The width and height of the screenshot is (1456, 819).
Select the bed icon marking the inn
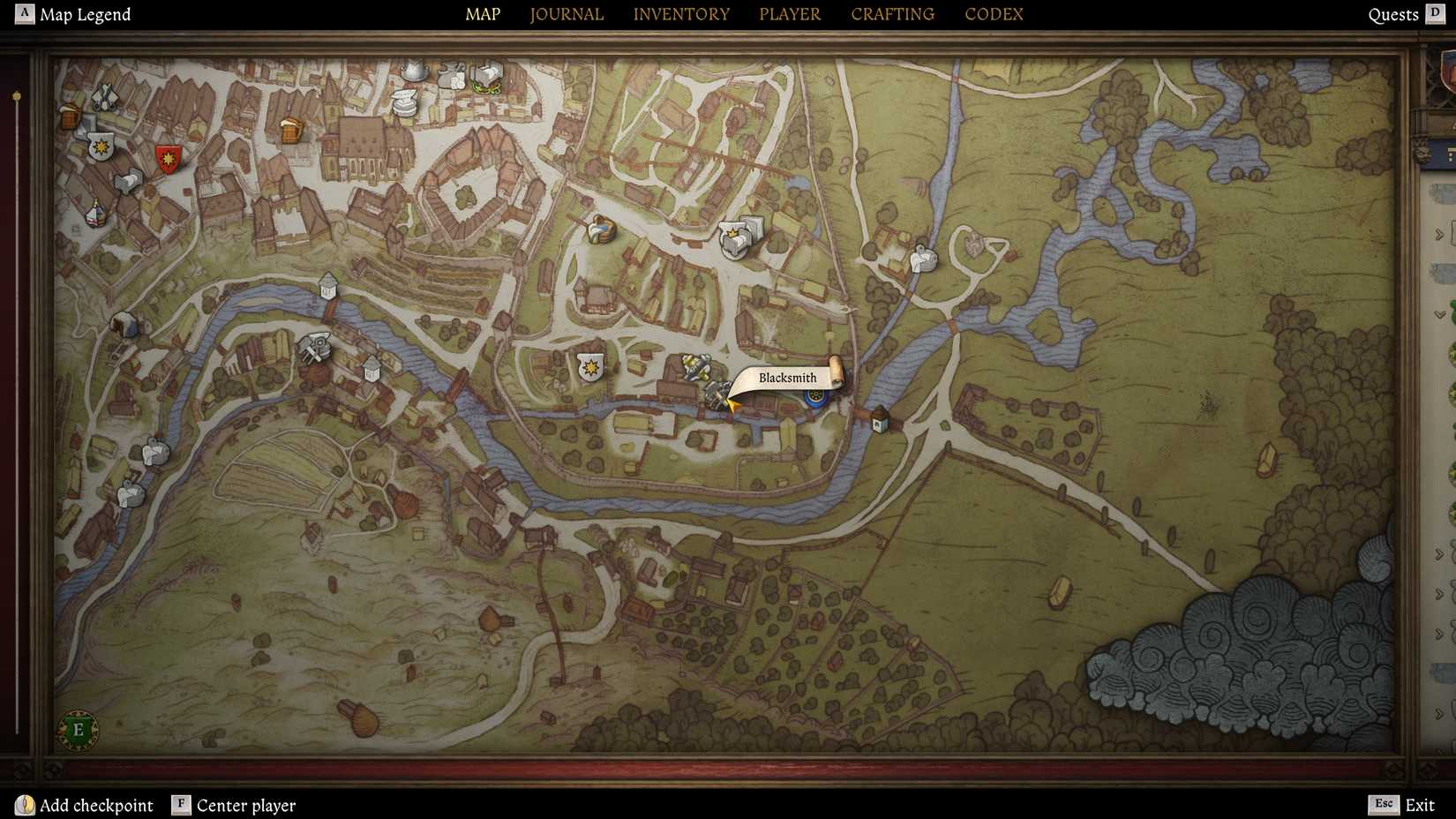[x=128, y=182]
